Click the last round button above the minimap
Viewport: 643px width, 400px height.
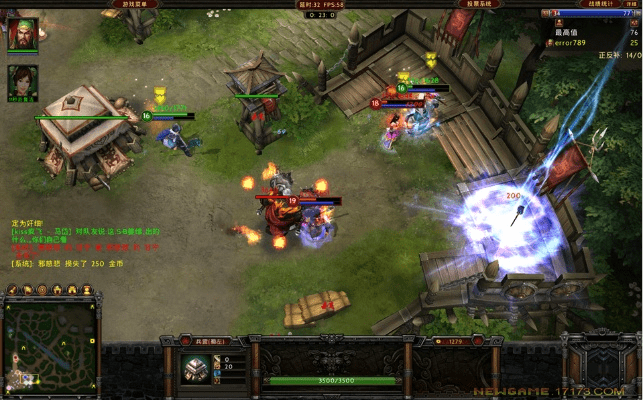pyautogui.click(x=85, y=290)
